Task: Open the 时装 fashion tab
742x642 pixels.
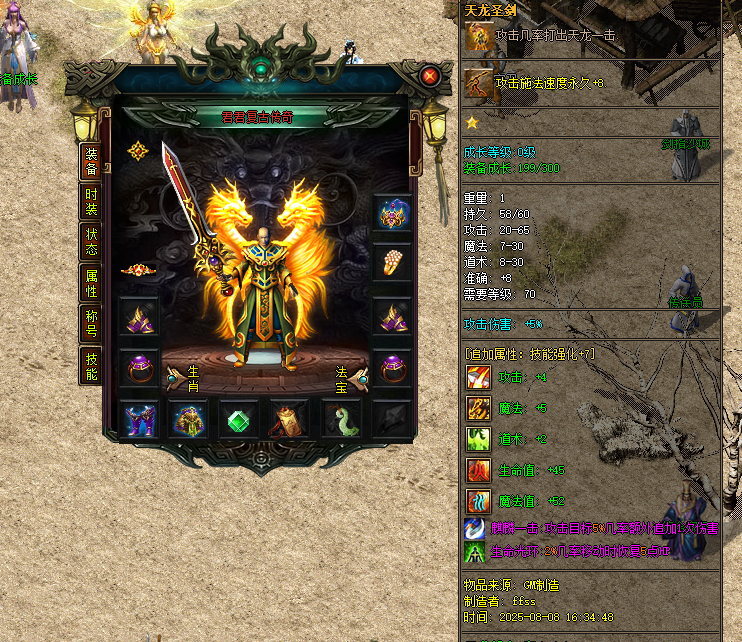Action: pyautogui.click(x=91, y=201)
